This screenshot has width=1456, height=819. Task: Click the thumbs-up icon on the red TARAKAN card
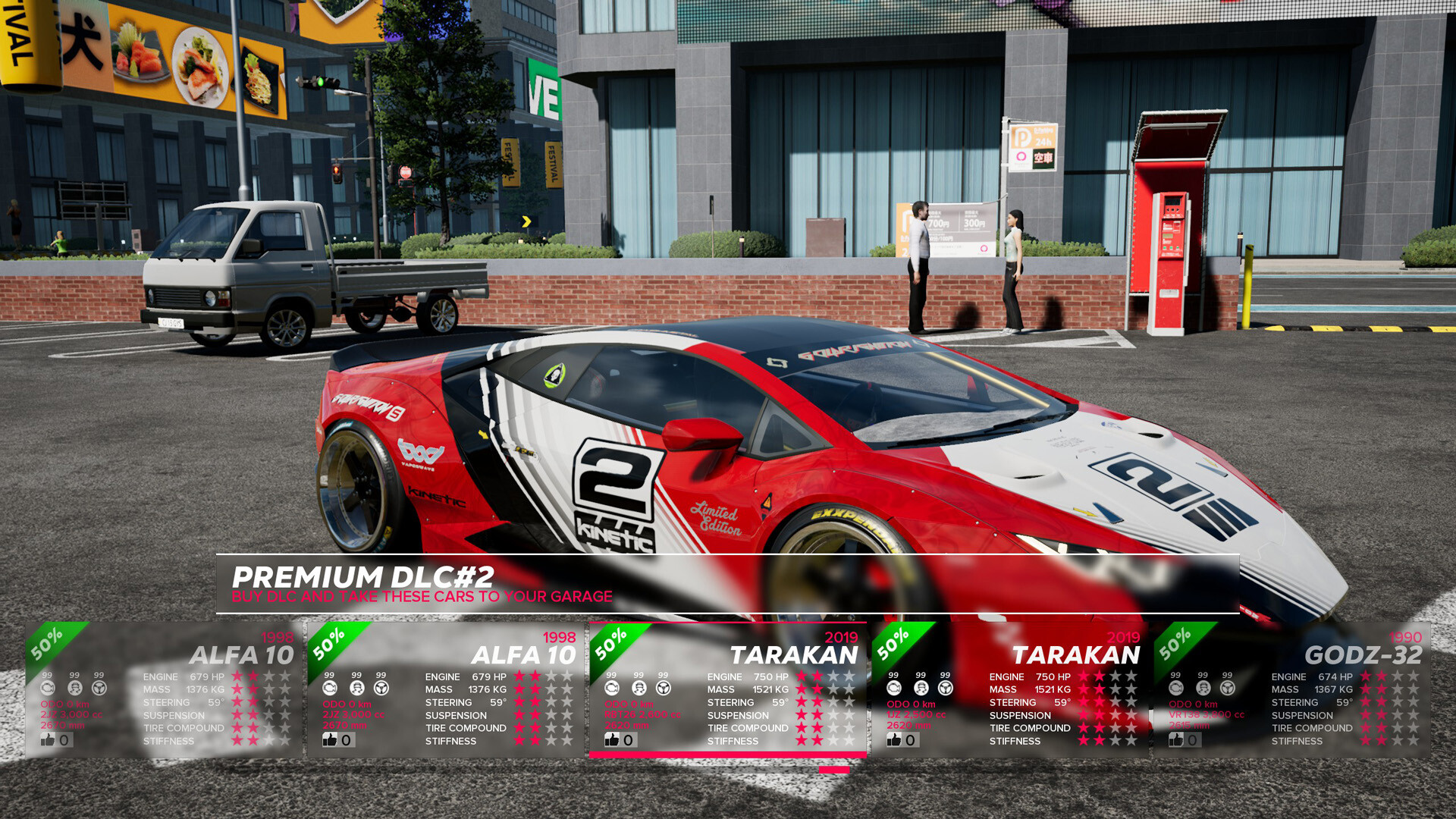pyautogui.click(x=893, y=739)
